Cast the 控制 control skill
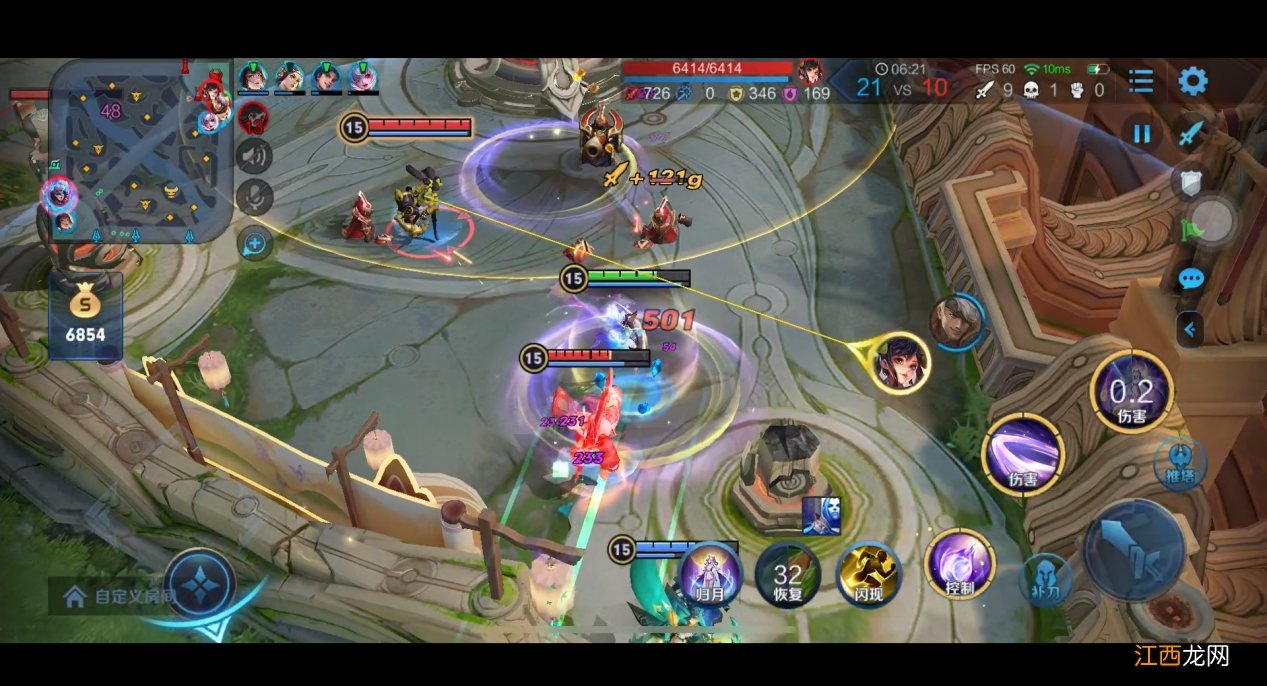The width and height of the screenshot is (1267, 686). click(959, 563)
